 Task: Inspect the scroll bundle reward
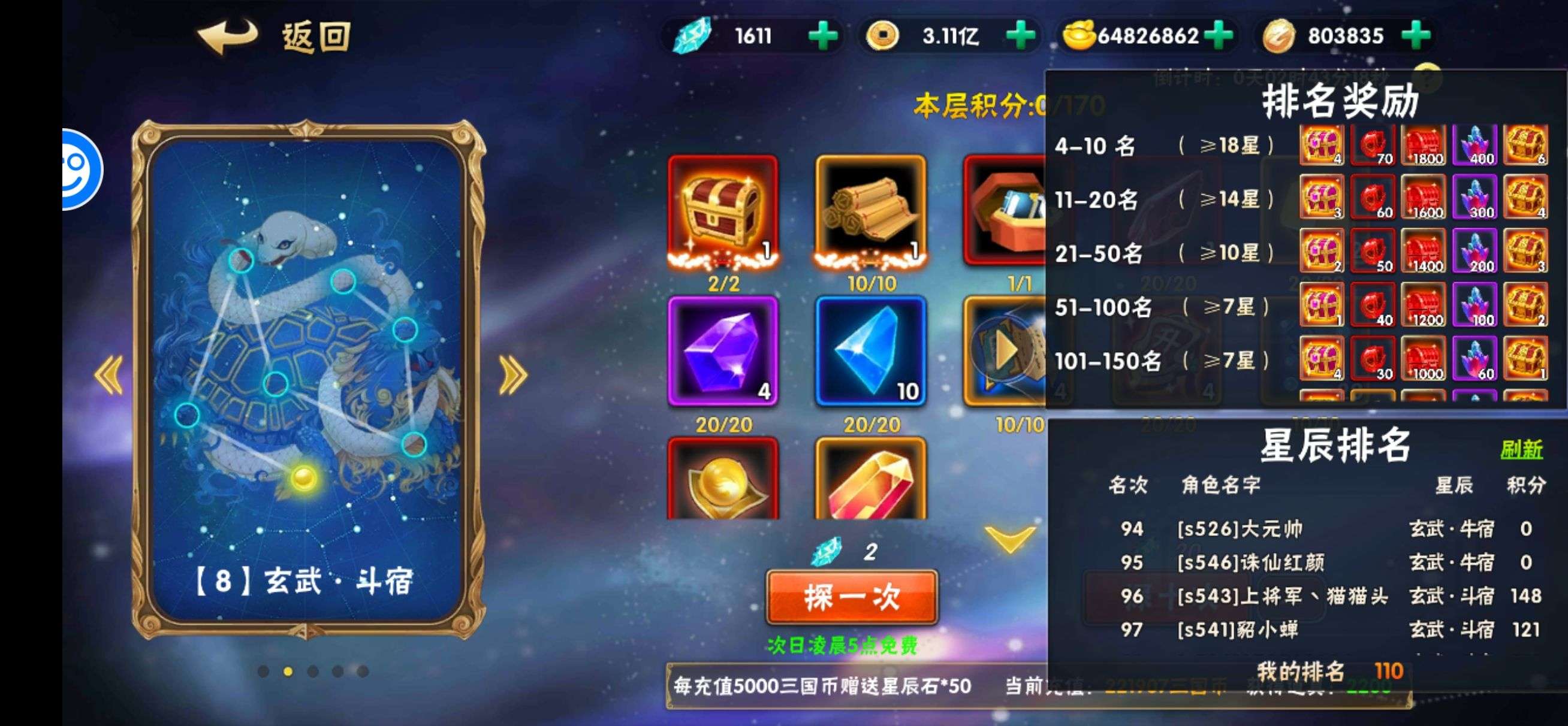click(x=870, y=210)
